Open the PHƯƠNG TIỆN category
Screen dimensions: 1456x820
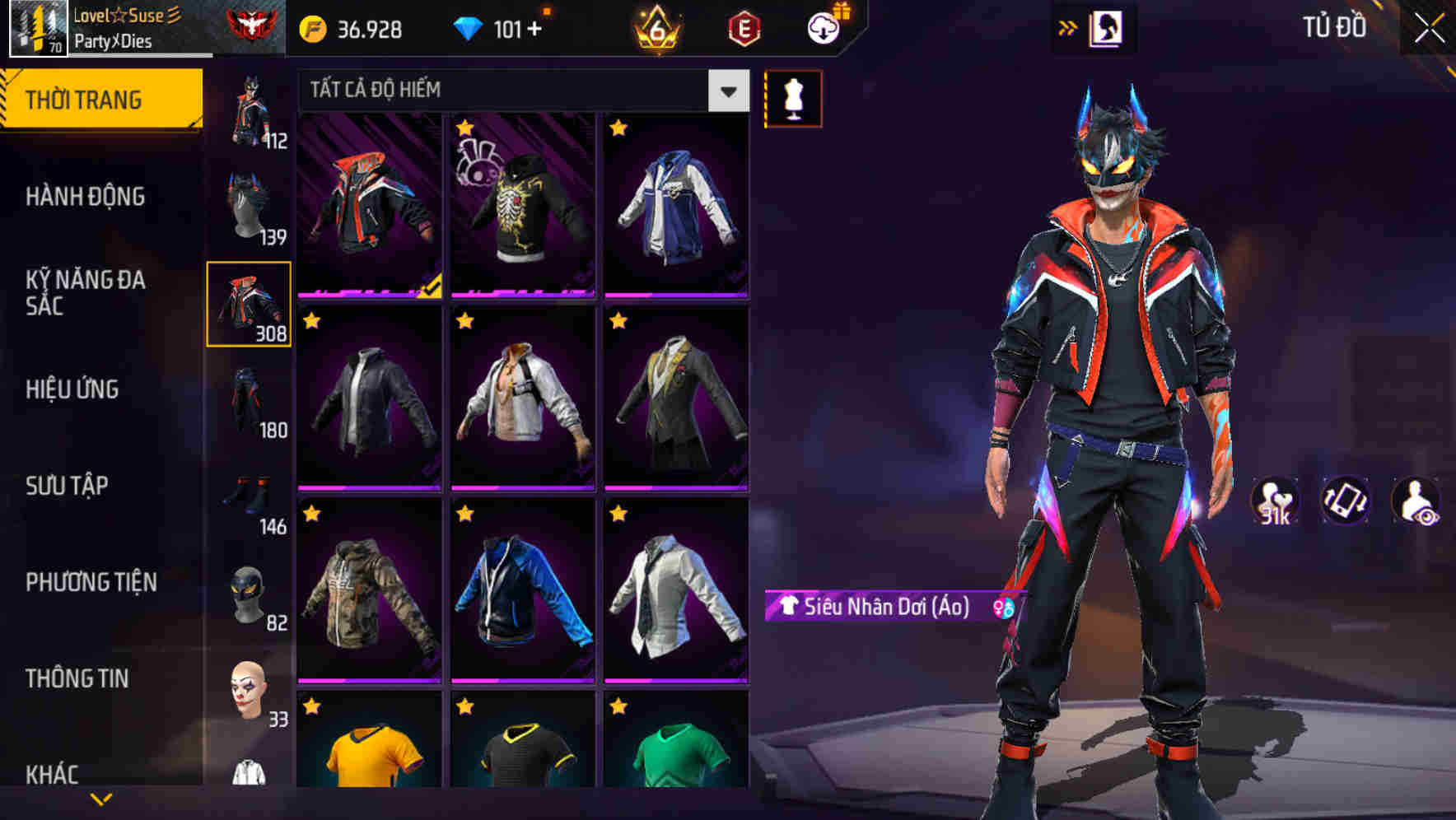[x=91, y=582]
